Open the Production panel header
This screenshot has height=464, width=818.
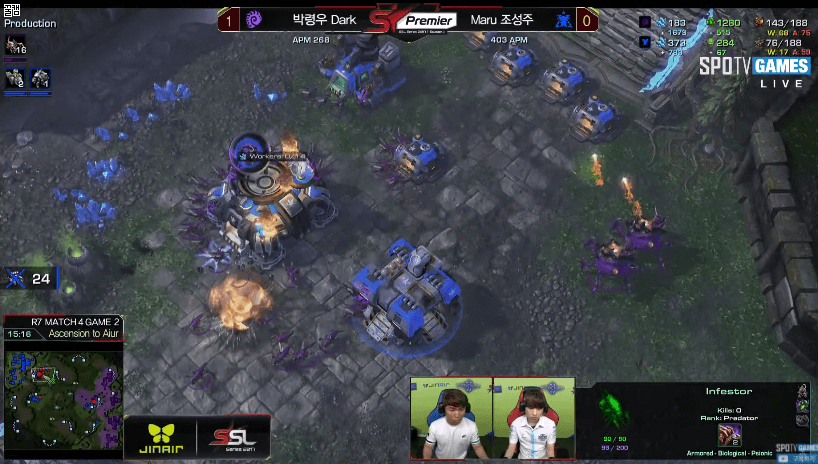coord(30,23)
